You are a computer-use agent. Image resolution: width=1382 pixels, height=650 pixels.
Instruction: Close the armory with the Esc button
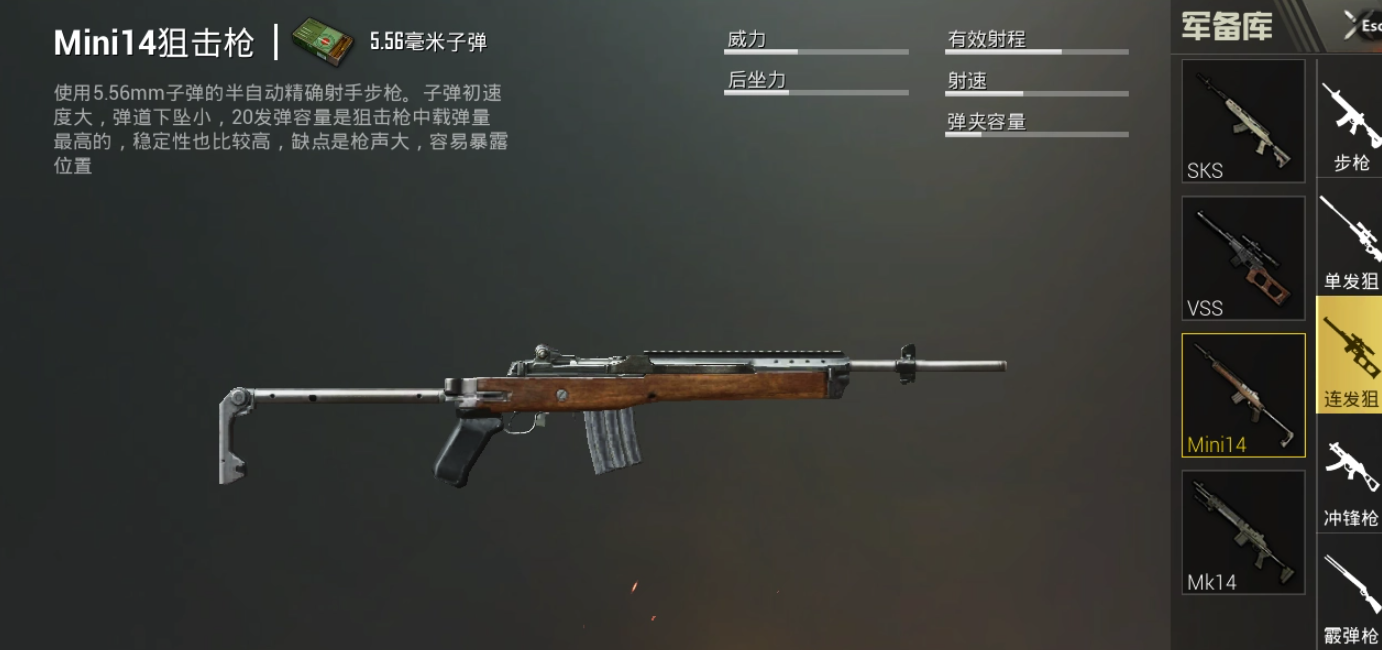coord(1362,26)
